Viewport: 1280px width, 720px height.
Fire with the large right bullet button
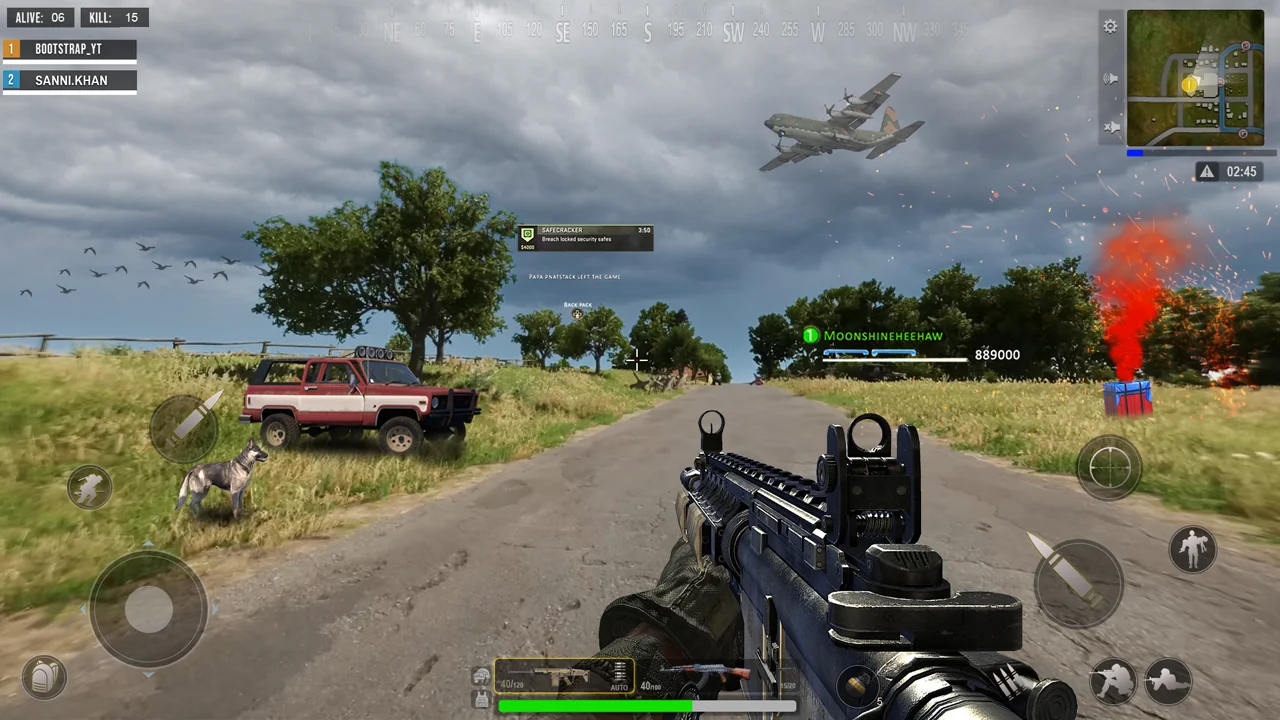coord(1078,584)
